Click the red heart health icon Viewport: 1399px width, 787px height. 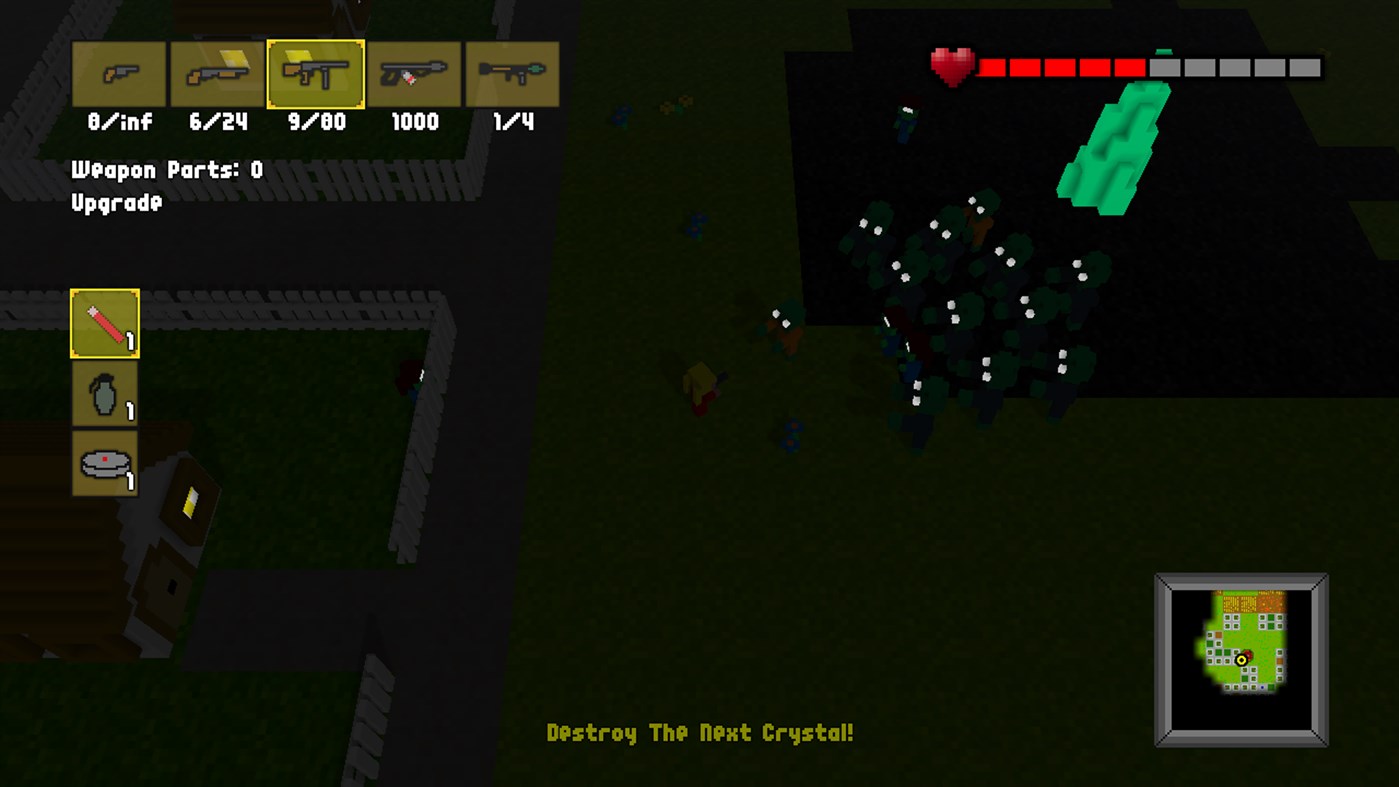click(x=950, y=65)
